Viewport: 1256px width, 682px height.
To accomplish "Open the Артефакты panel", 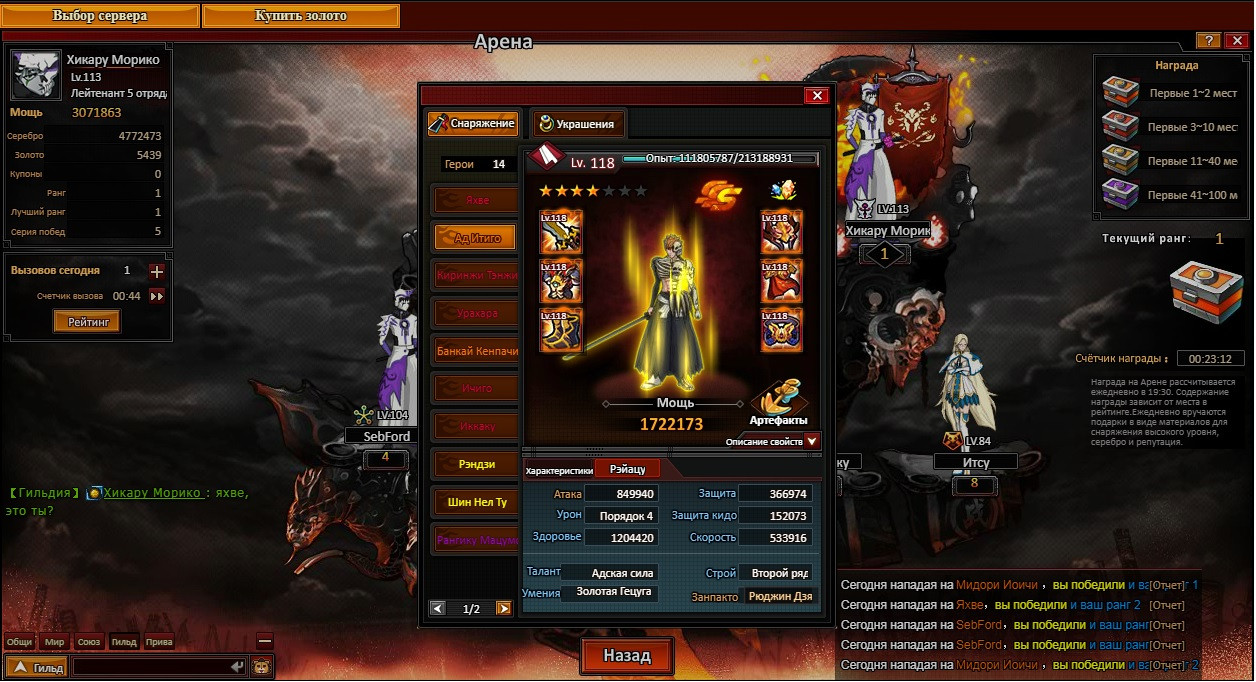I will coord(778,405).
